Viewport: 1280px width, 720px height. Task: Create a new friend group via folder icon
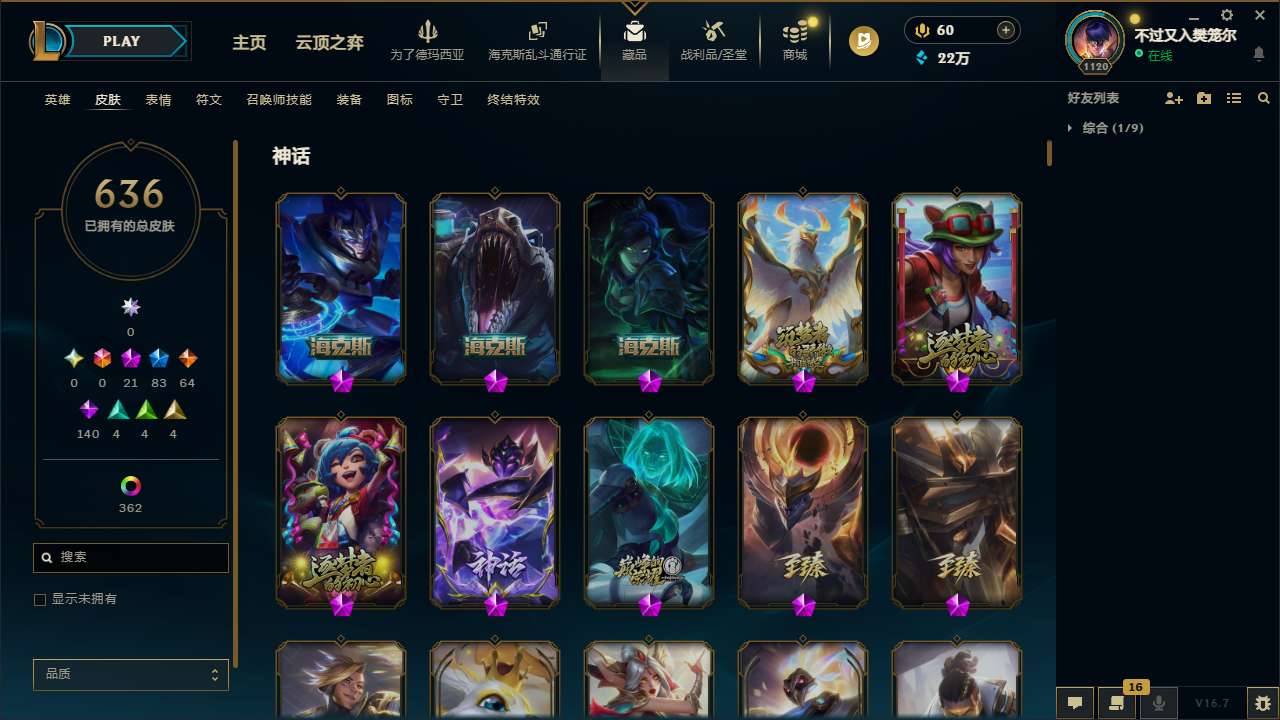(x=1203, y=98)
